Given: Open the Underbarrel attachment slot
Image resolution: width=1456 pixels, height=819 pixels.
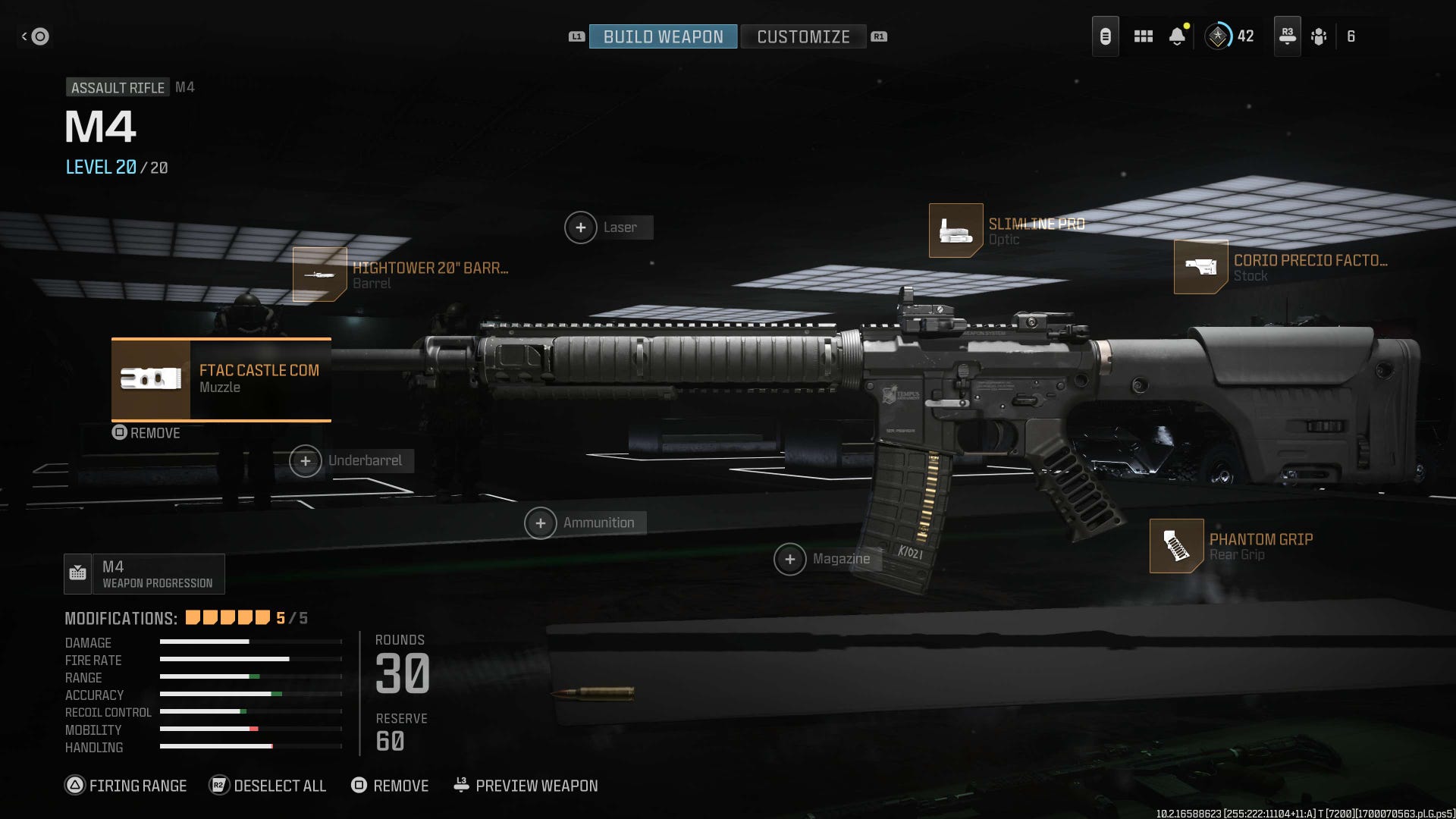Looking at the screenshot, I should coord(306,460).
